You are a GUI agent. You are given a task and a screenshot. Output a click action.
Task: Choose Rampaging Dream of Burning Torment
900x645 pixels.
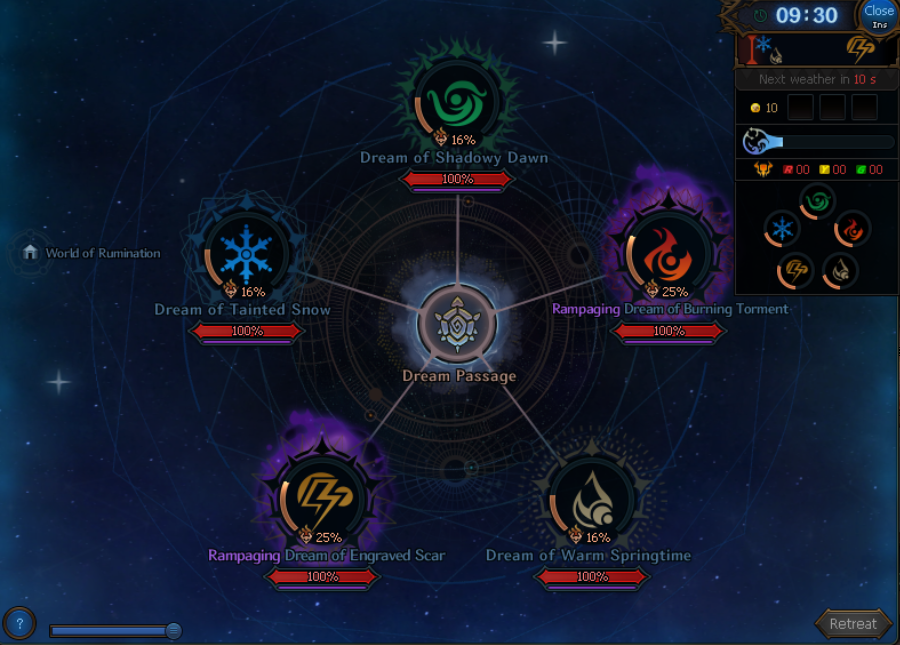click(668, 253)
